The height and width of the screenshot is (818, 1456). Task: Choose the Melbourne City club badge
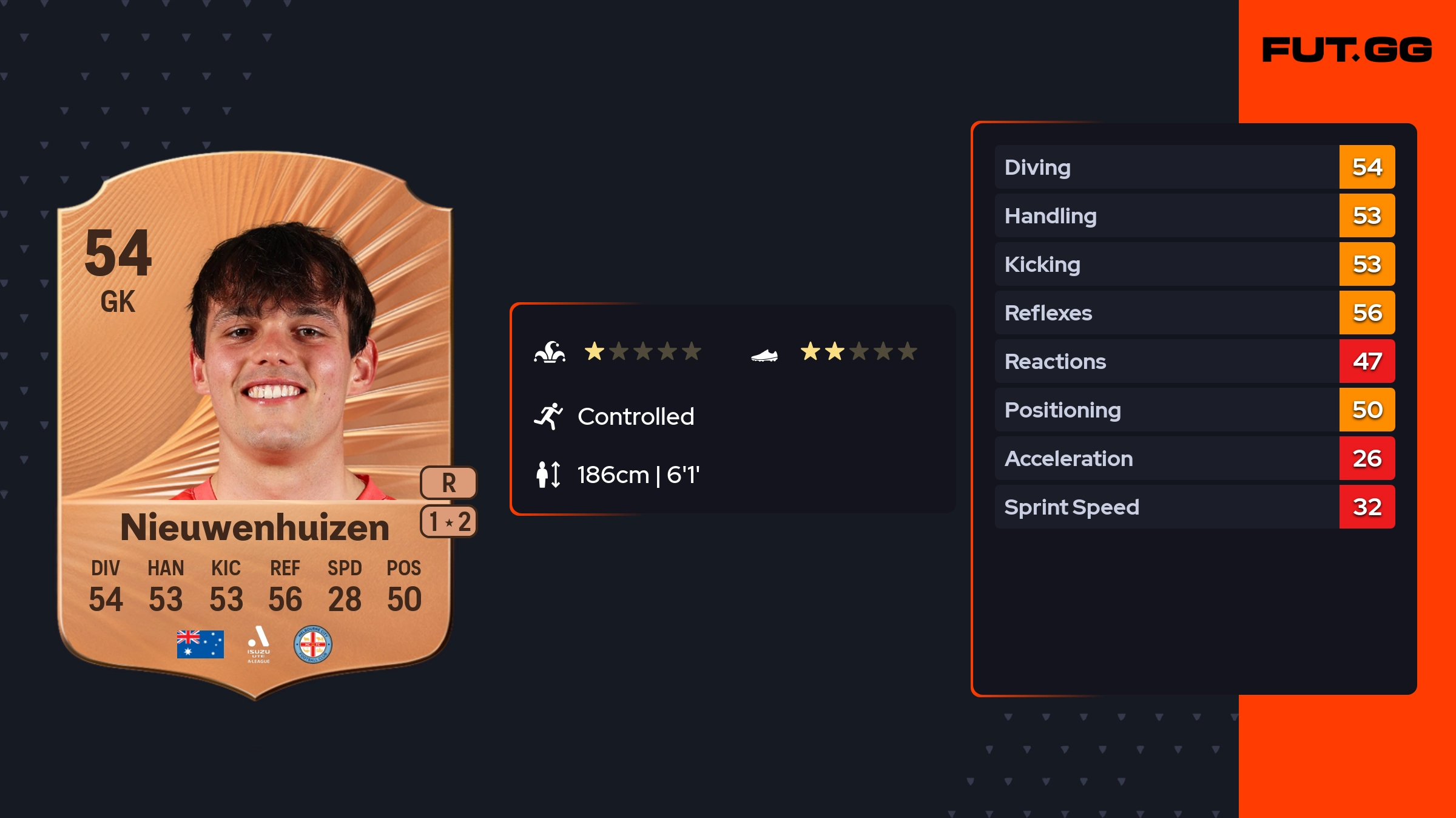click(x=313, y=644)
